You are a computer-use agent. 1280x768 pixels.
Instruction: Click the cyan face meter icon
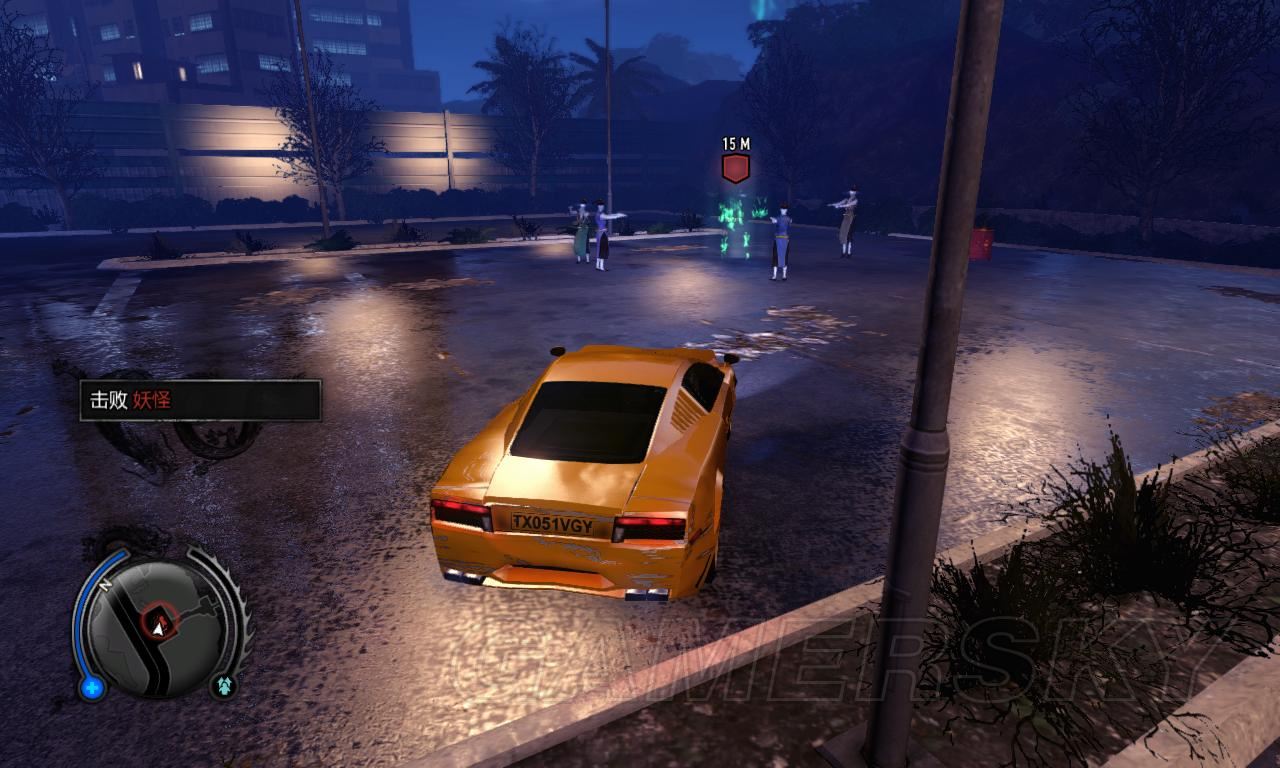point(223,685)
